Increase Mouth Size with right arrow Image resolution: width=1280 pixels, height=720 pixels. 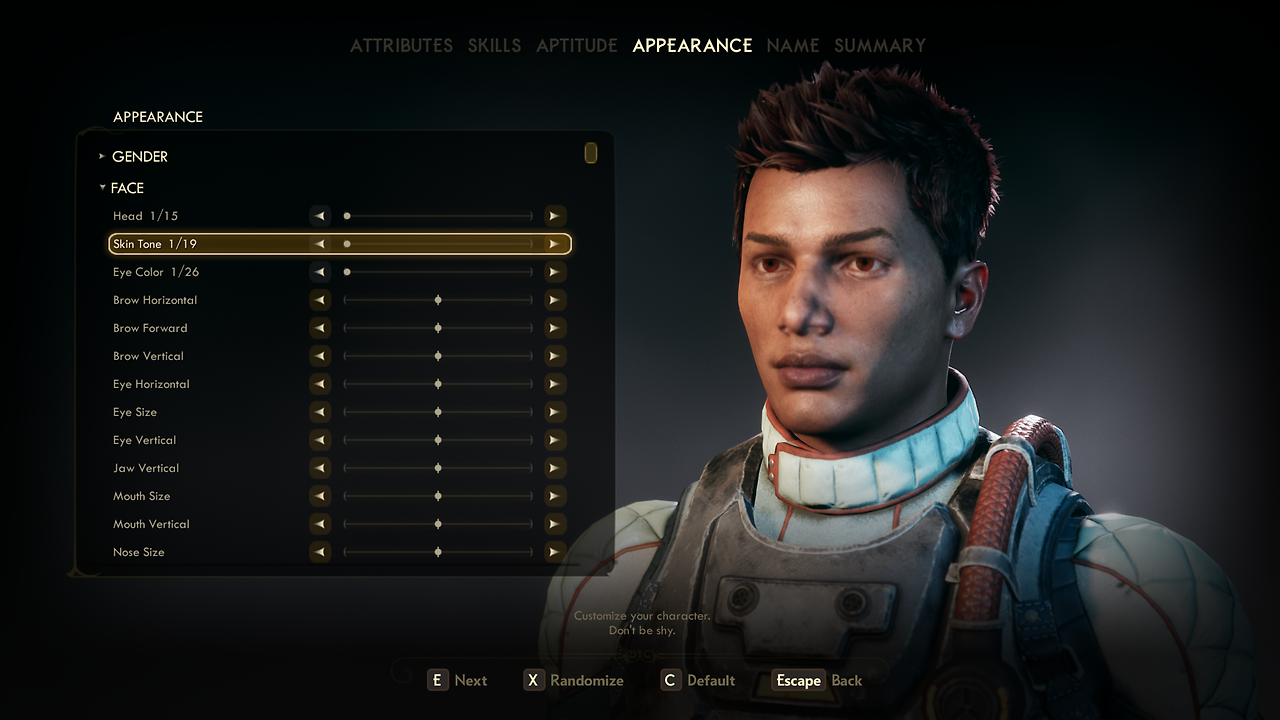point(554,496)
